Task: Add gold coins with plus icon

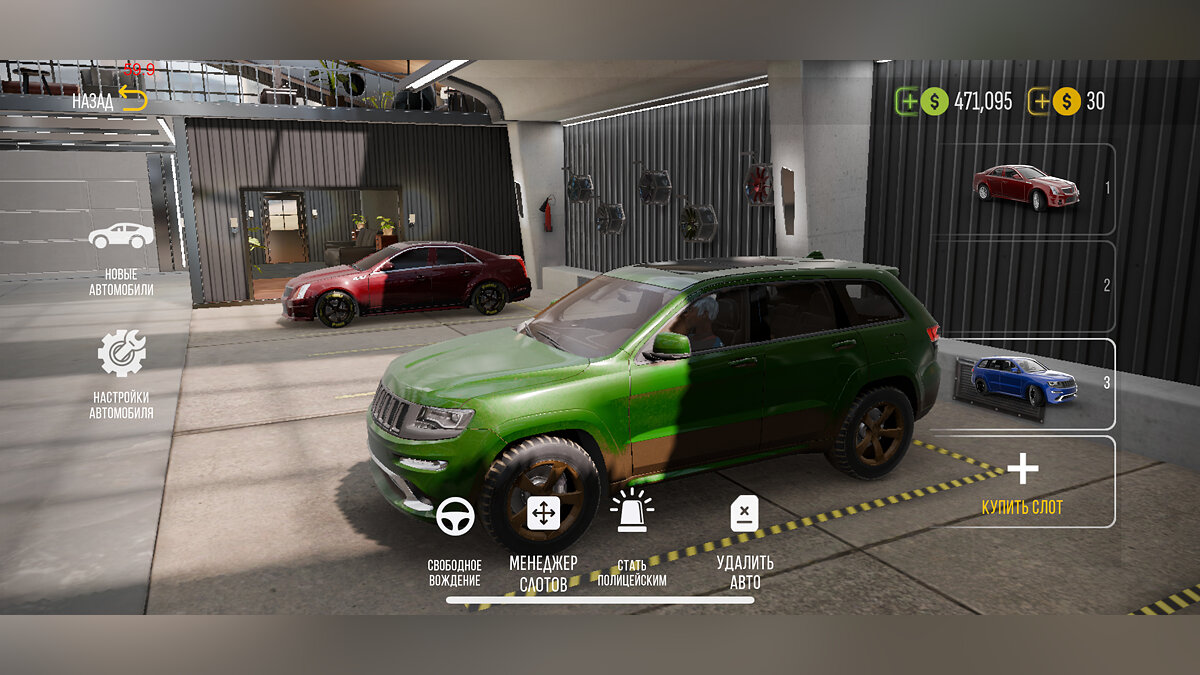Action: pyautogui.click(x=1040, y=101)
